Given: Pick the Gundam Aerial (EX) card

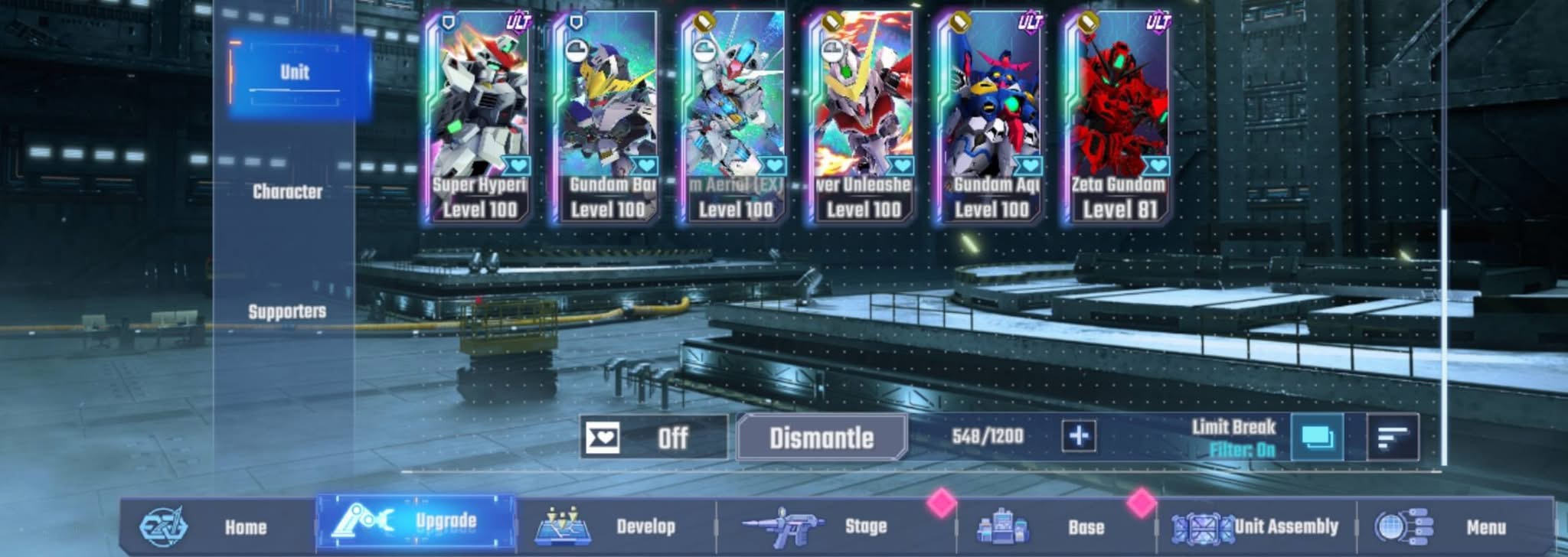Looking at the screenshot, I should click(x=735, y=119).
